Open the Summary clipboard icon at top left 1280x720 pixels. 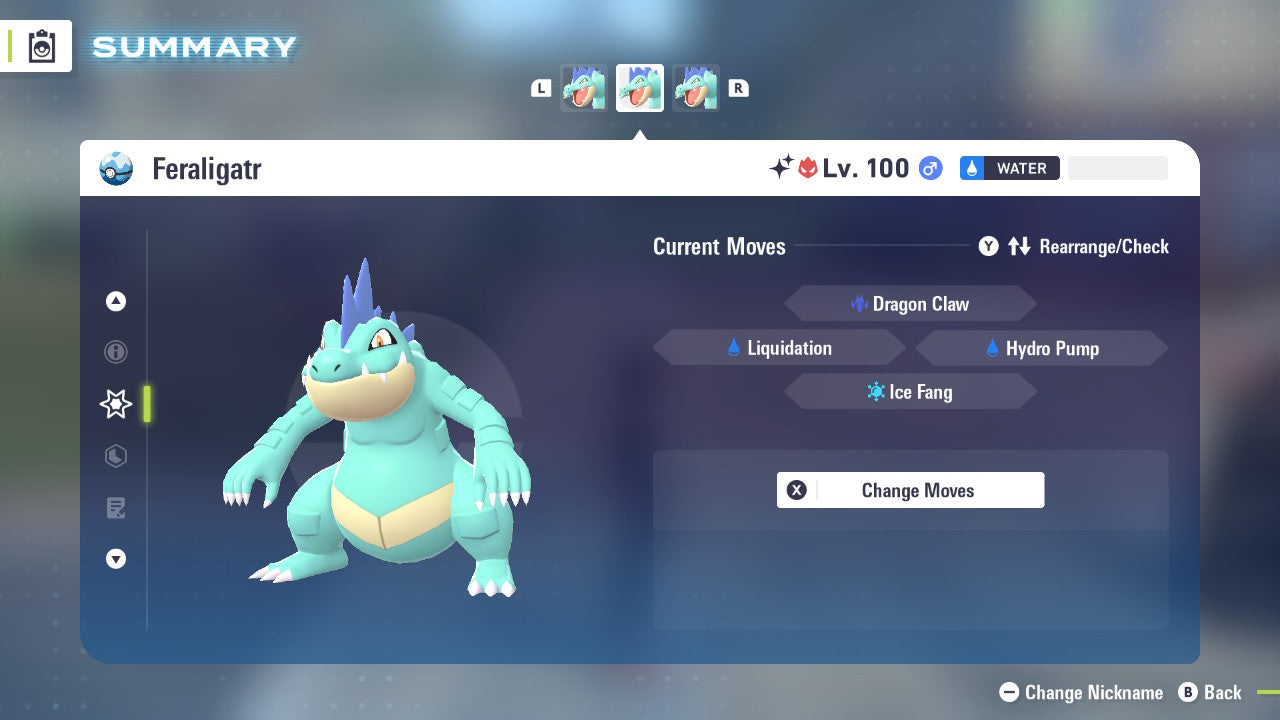(41, 46)
